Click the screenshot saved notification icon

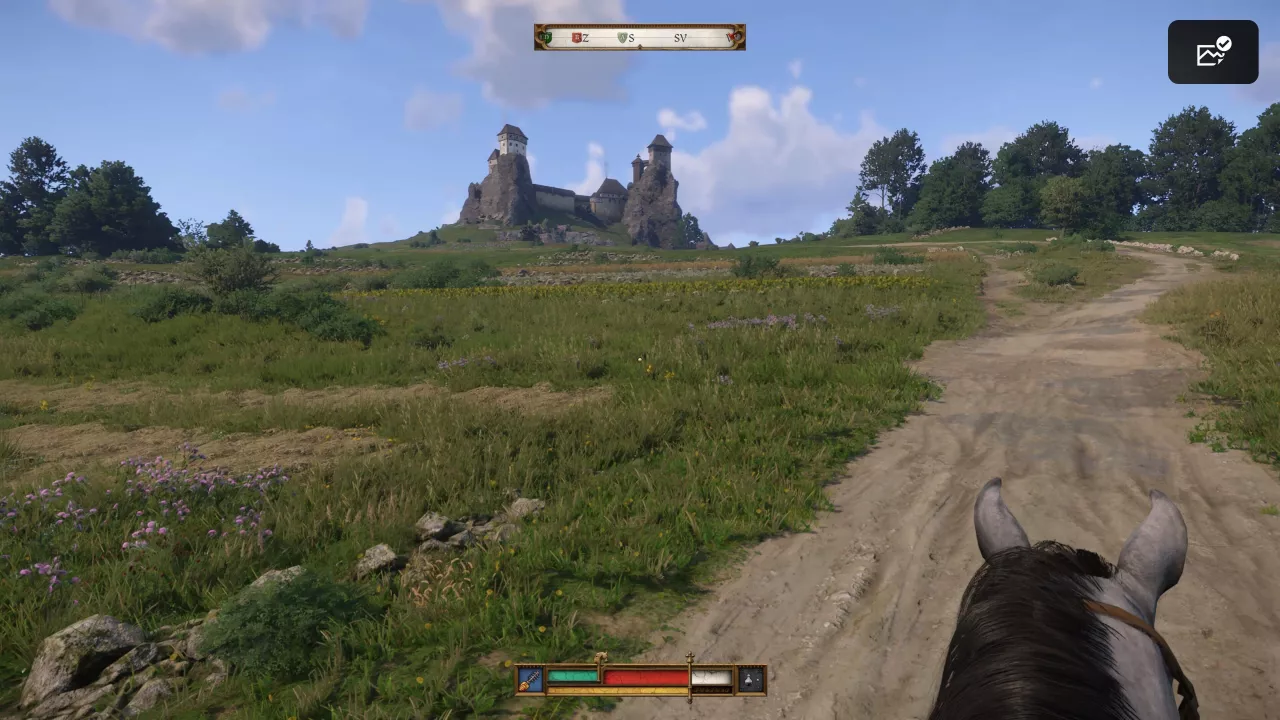[1212, 51]
